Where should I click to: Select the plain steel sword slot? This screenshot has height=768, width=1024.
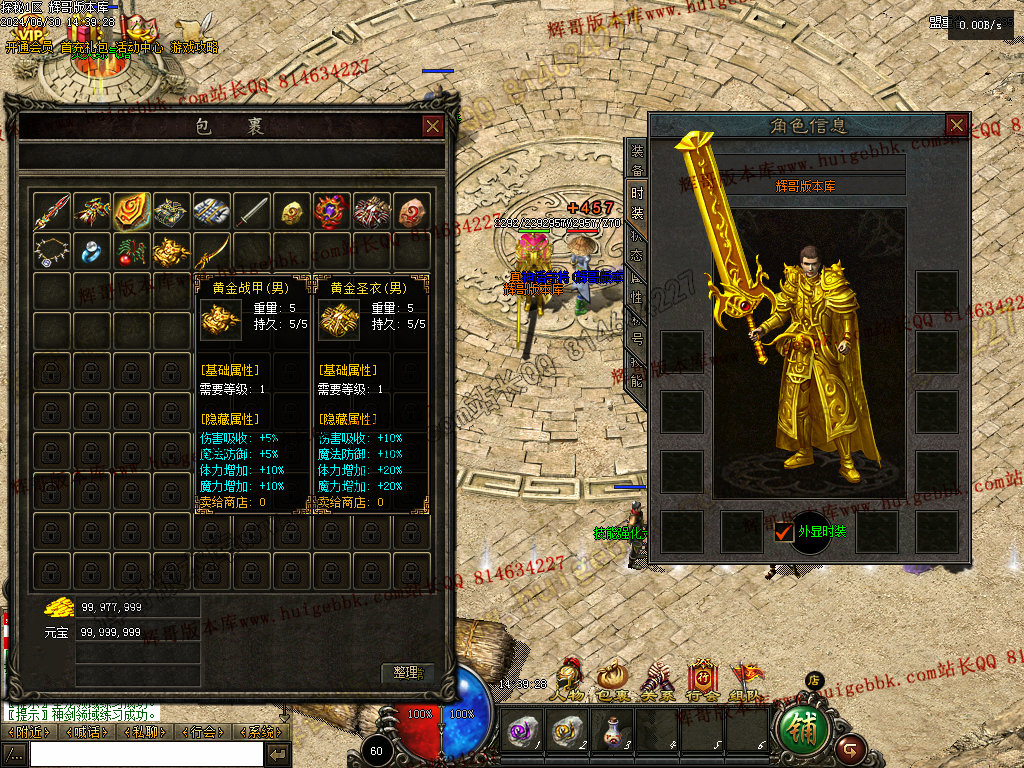click(252, 211)
